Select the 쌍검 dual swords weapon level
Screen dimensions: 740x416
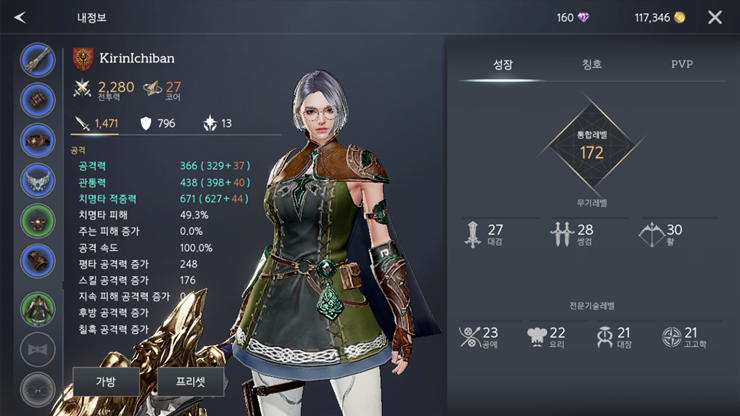[571, 234]
